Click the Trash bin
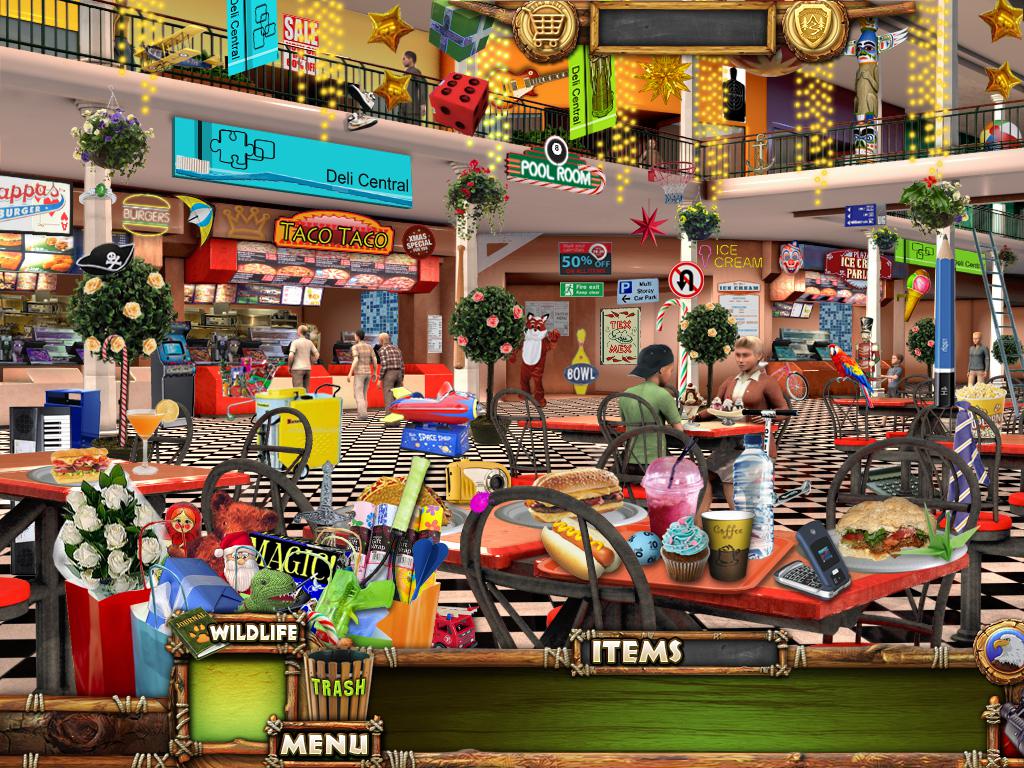Image resolution: width=1024 pixels, height=768 pixels. click(x=338, y=685)
